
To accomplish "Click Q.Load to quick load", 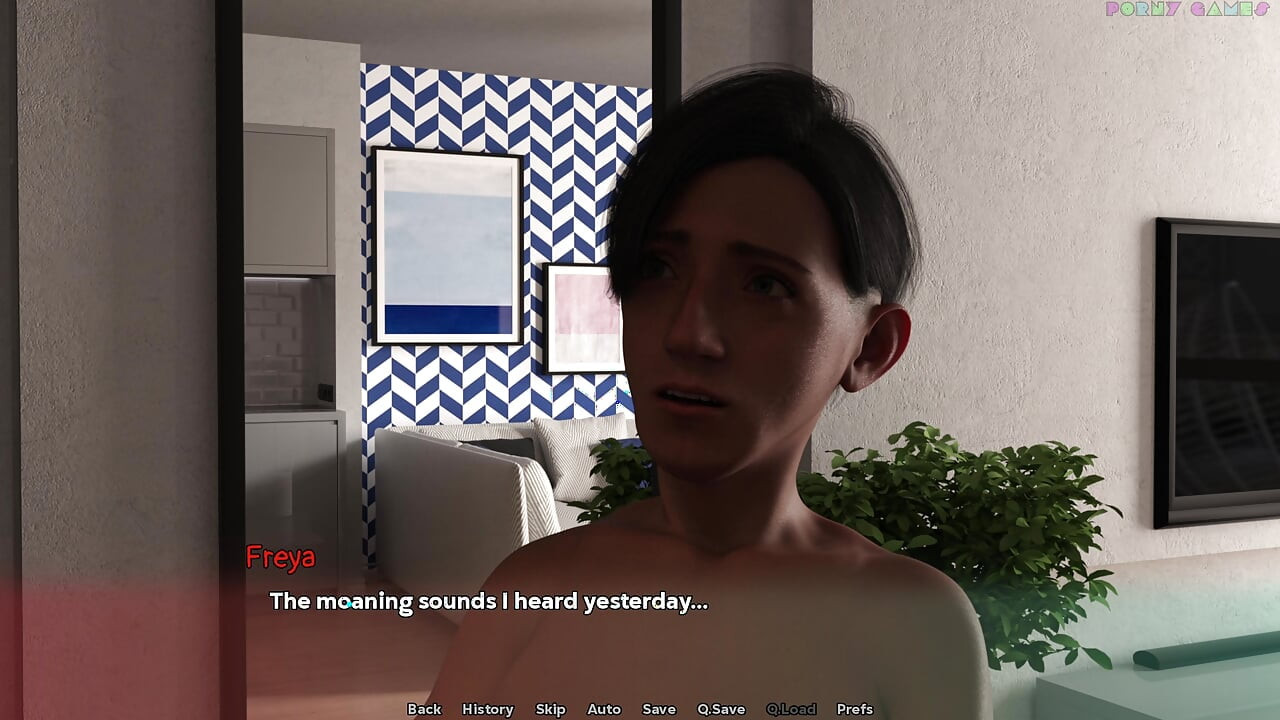I will point(791,709).
